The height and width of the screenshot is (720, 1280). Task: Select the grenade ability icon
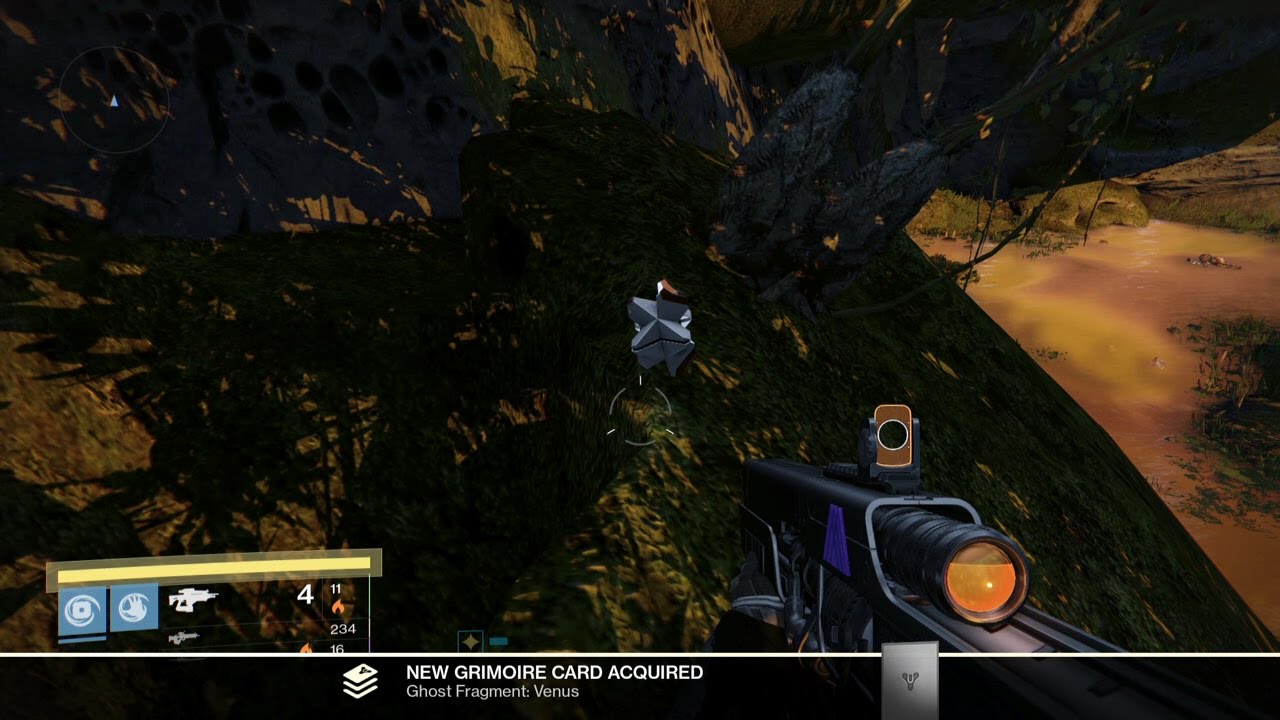click(82, 608)
